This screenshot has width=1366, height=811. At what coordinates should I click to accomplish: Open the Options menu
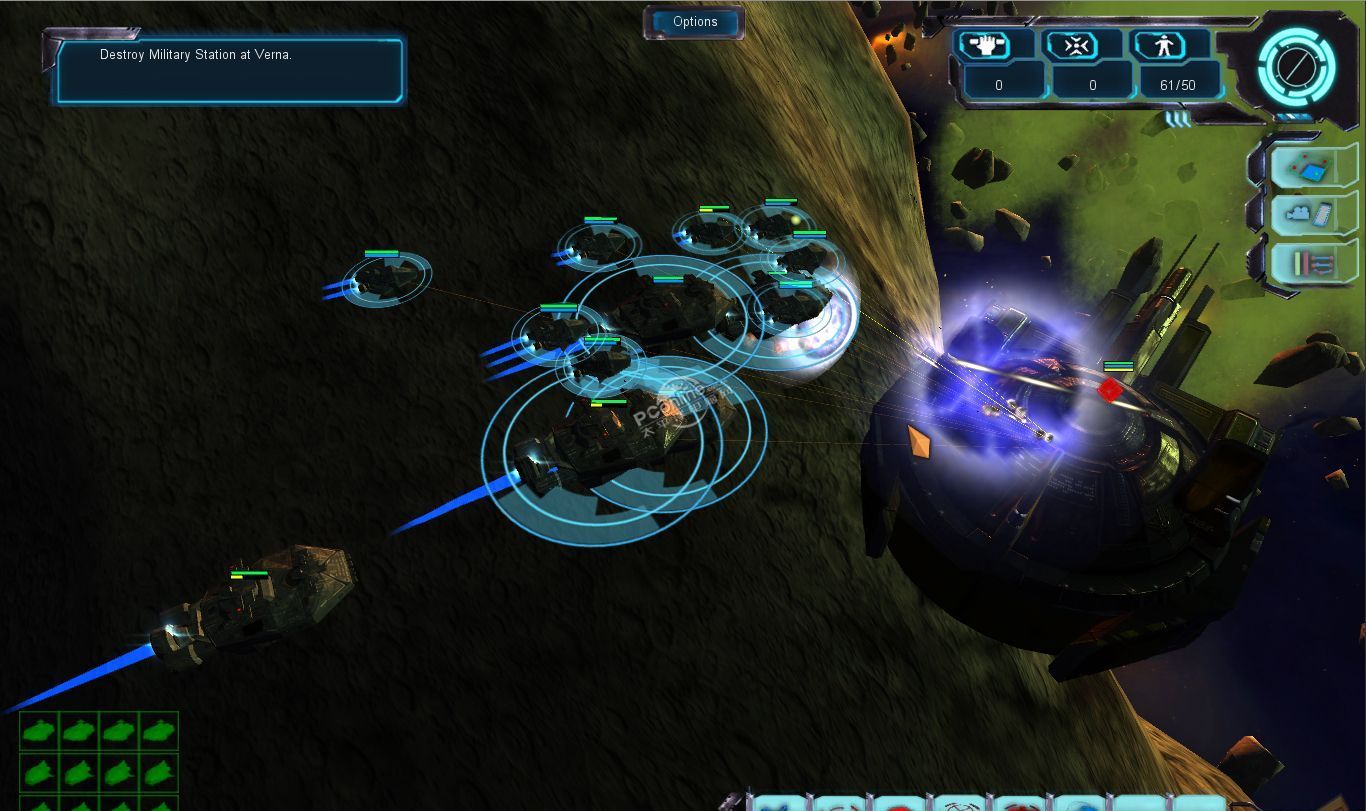[695, 22]
